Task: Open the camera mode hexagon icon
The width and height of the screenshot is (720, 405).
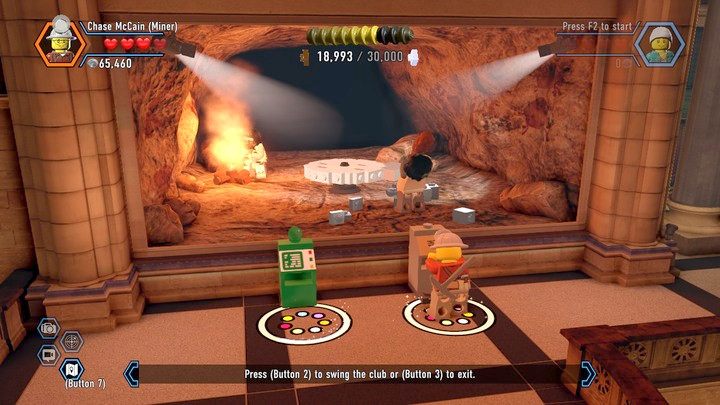Action: point(47,328)
